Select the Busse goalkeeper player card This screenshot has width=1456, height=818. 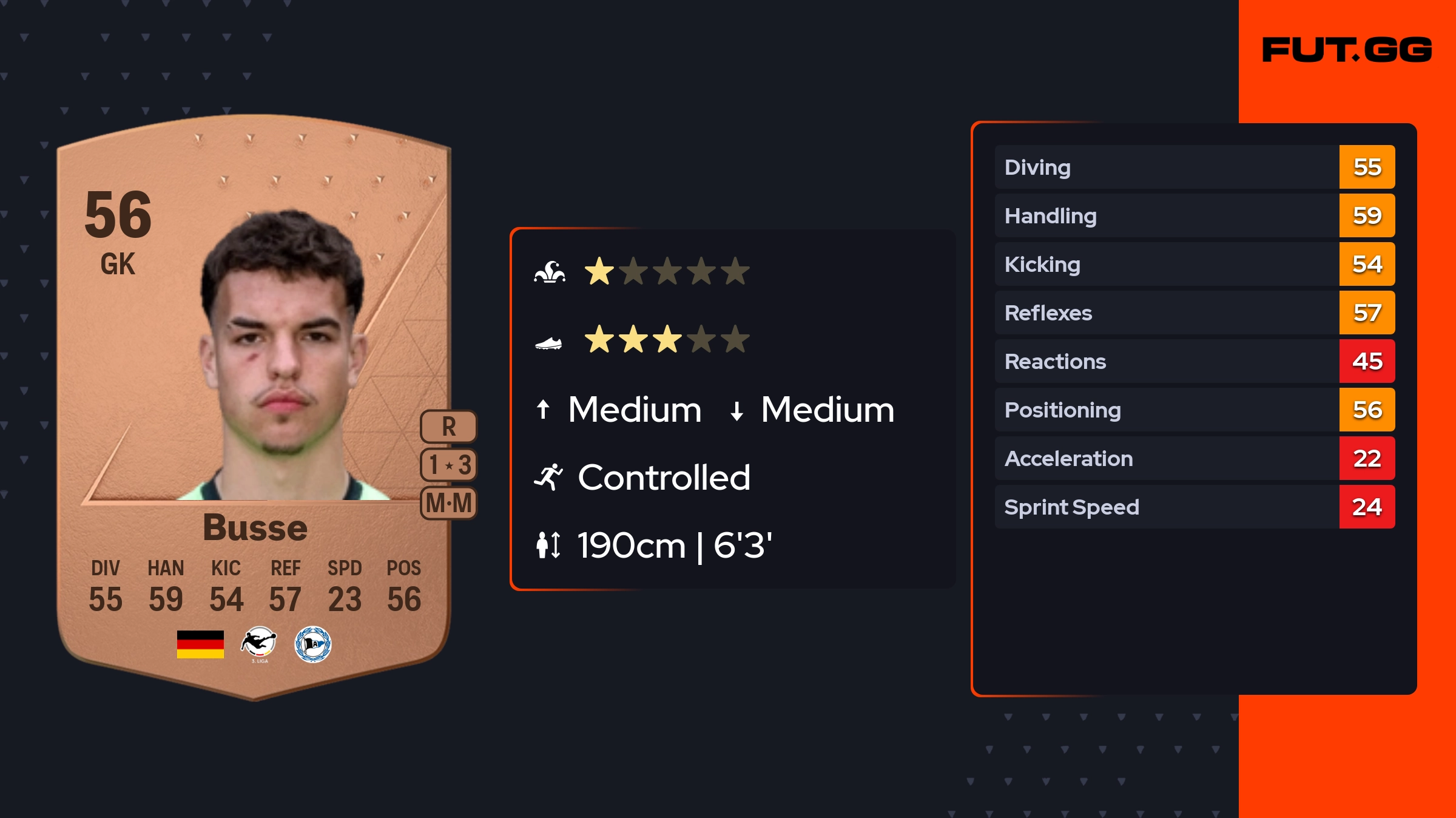pyautogui.click(x=254, y=407)
